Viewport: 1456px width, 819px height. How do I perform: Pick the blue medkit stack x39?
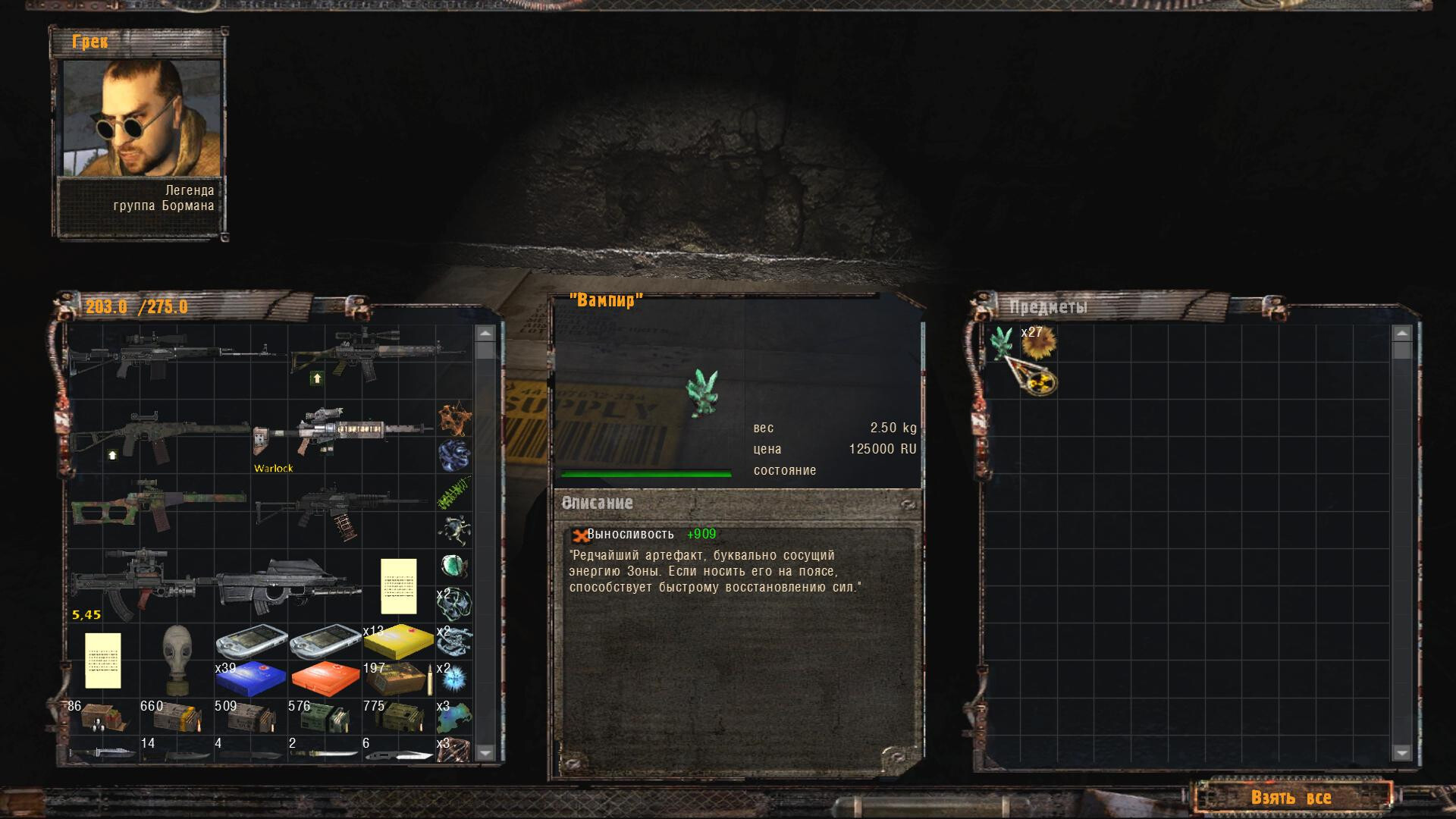tap(250, 679)
